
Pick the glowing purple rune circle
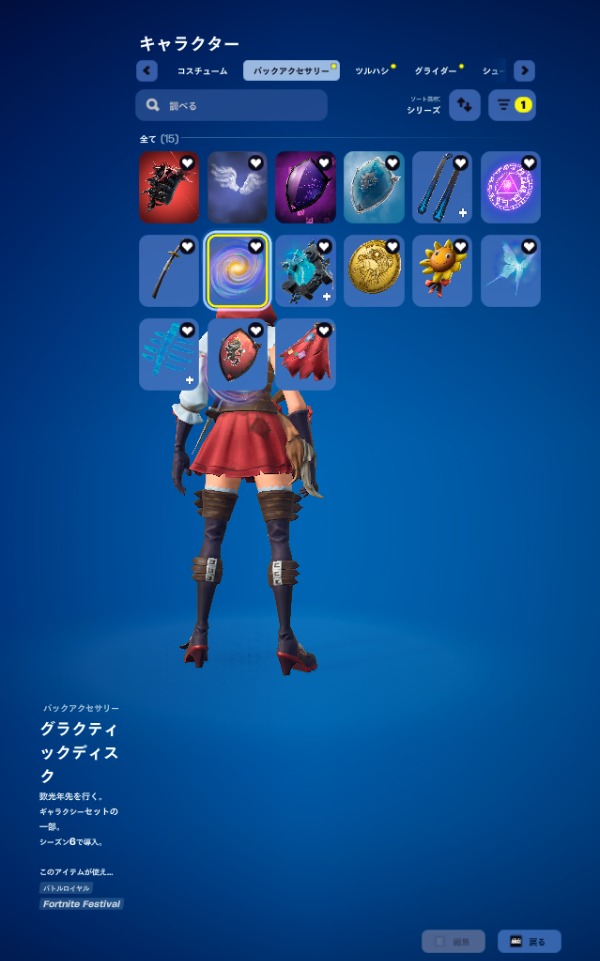[510, 188]
